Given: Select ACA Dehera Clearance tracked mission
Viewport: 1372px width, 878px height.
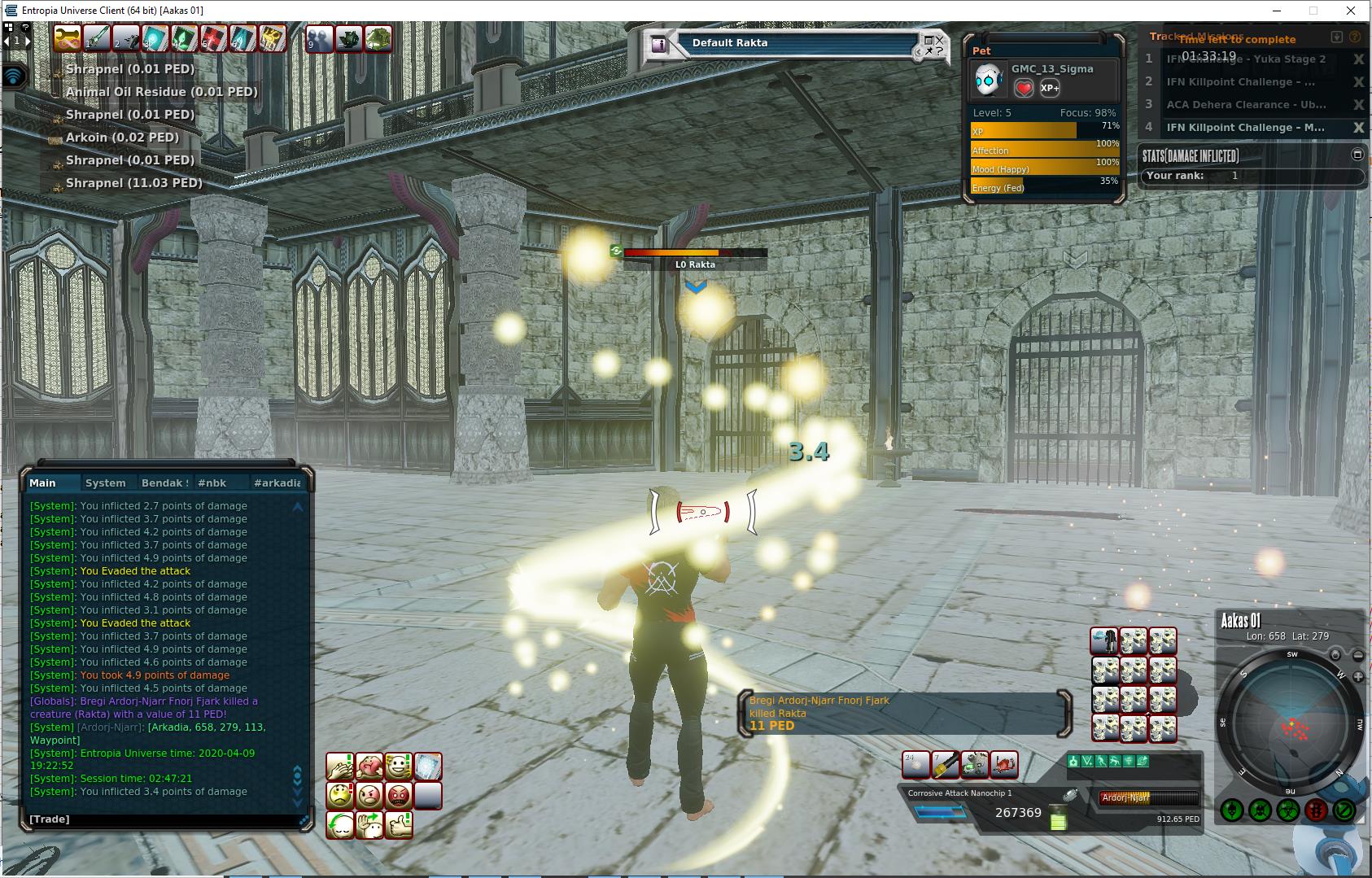Looking at the screenshot, I should (1246, 105).
